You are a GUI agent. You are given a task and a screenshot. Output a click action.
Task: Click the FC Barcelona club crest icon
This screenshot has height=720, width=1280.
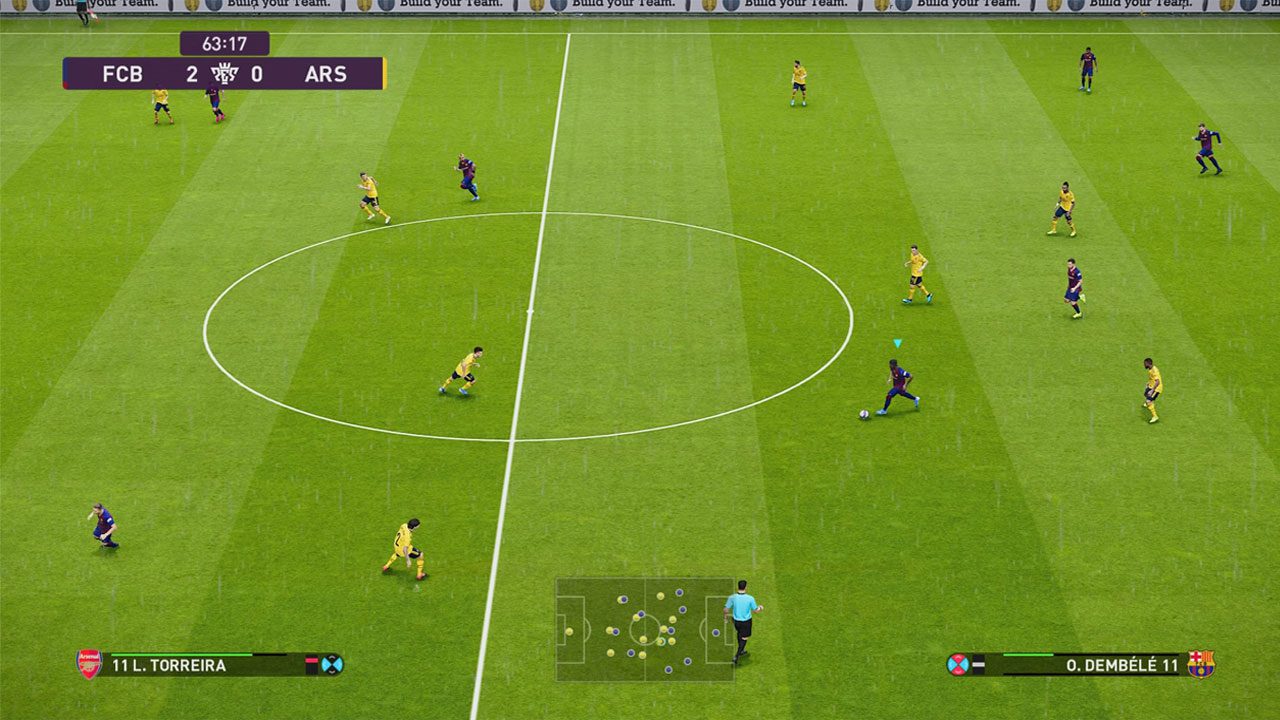click(1202, 665)
